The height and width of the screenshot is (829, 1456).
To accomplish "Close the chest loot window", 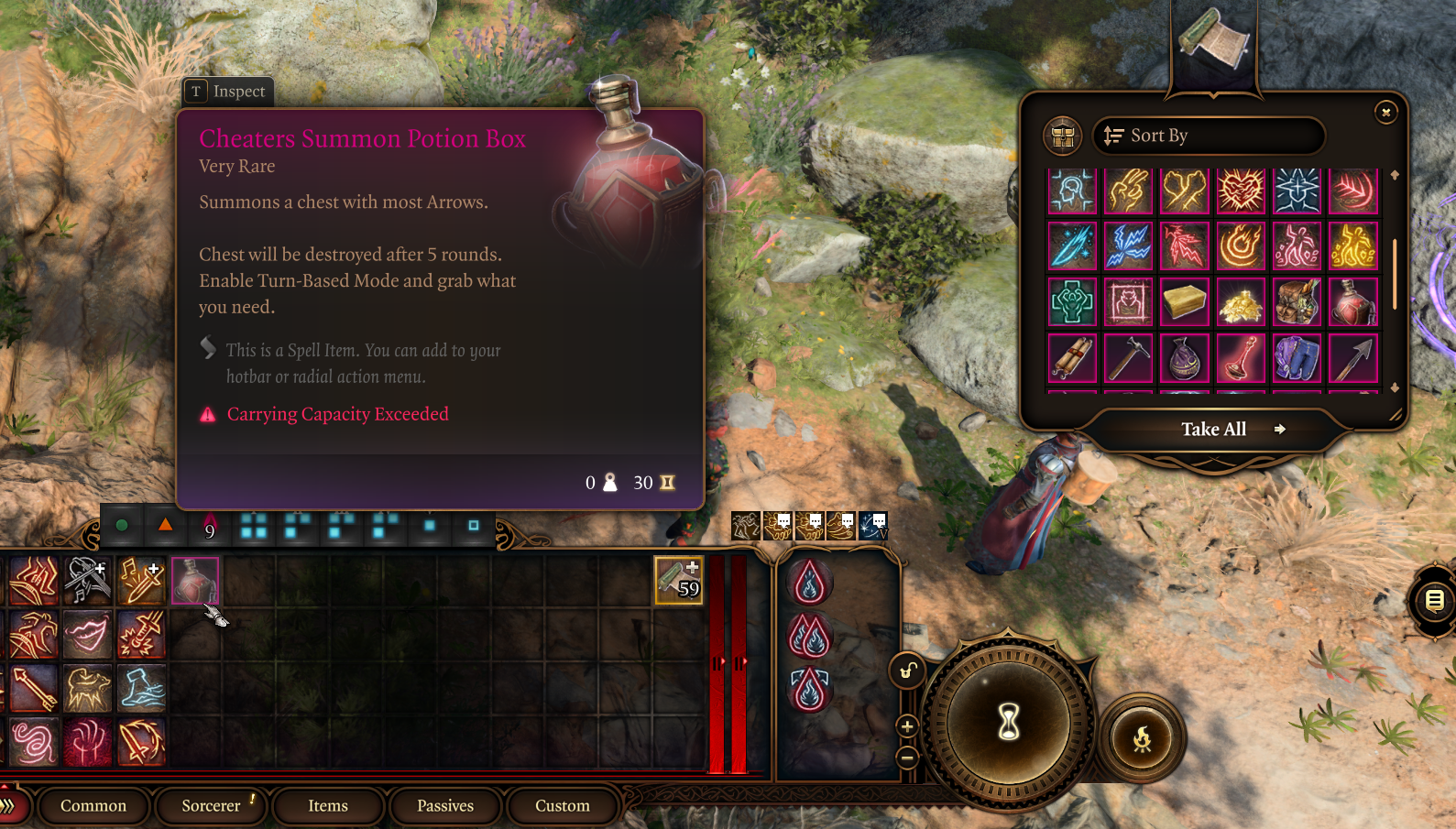I will [1385, 112].
